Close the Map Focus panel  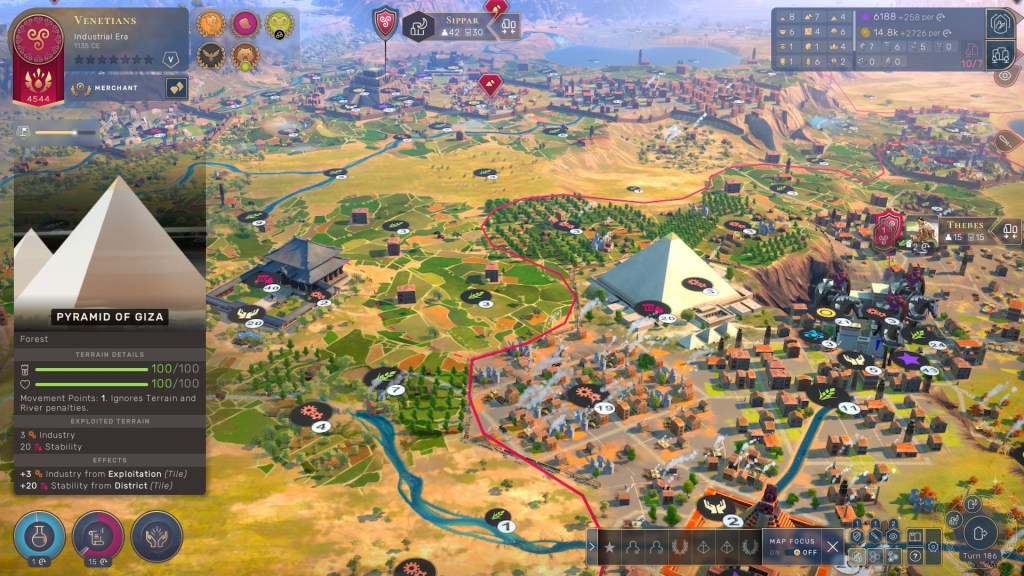point(833,546)
